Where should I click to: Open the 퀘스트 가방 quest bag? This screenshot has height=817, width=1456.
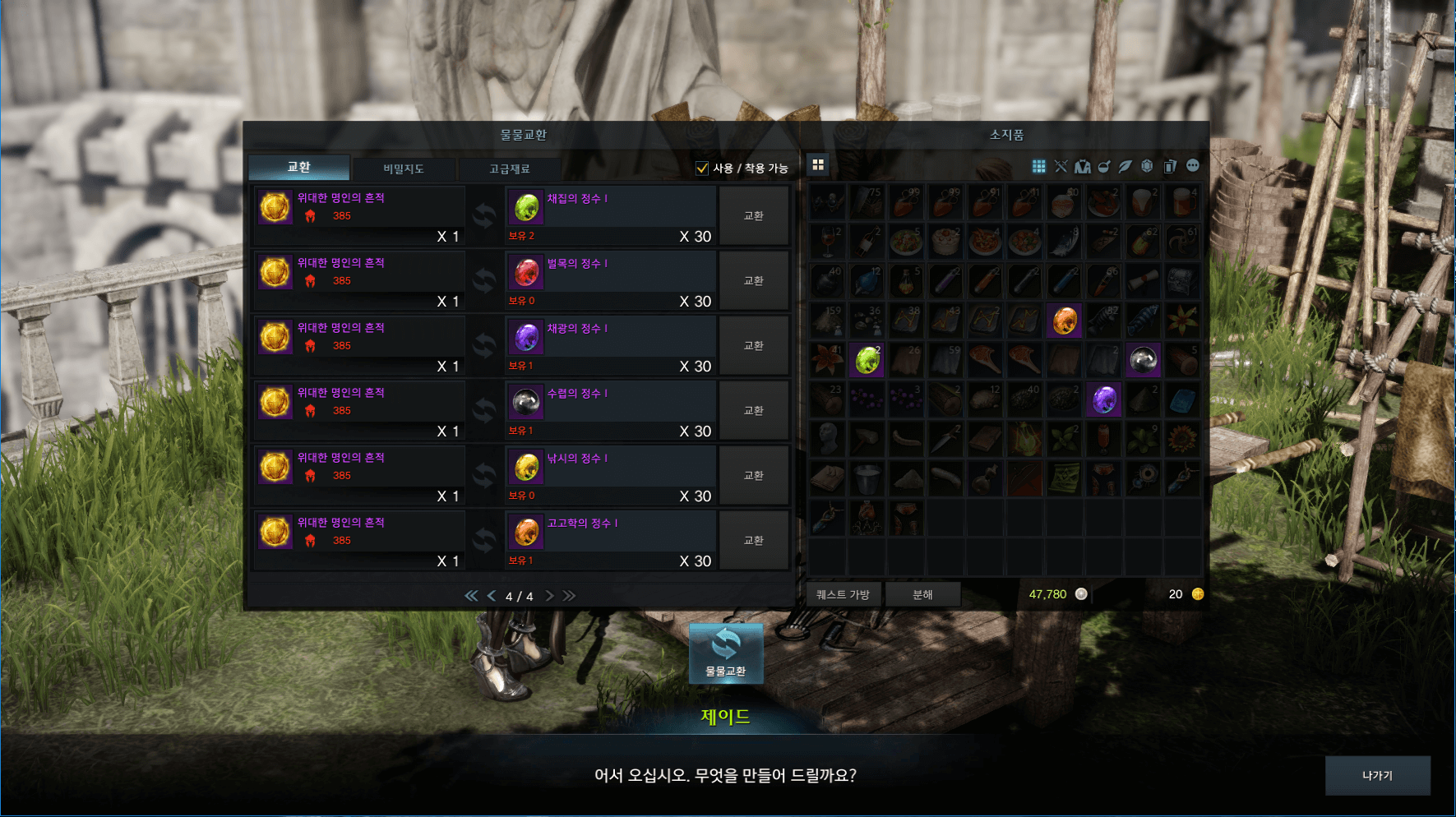843,594
